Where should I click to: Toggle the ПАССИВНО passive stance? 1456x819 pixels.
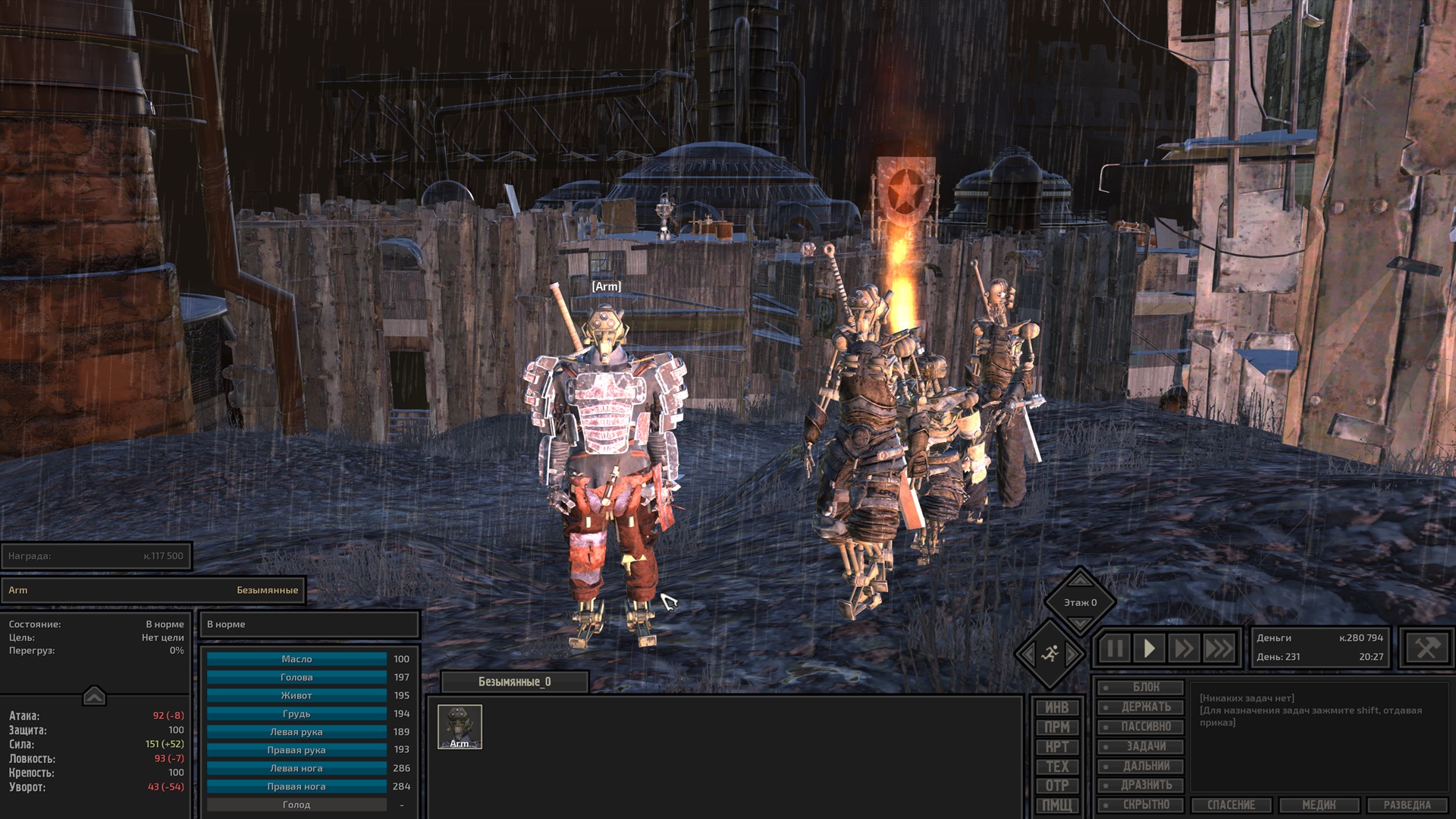(1141, 726)
